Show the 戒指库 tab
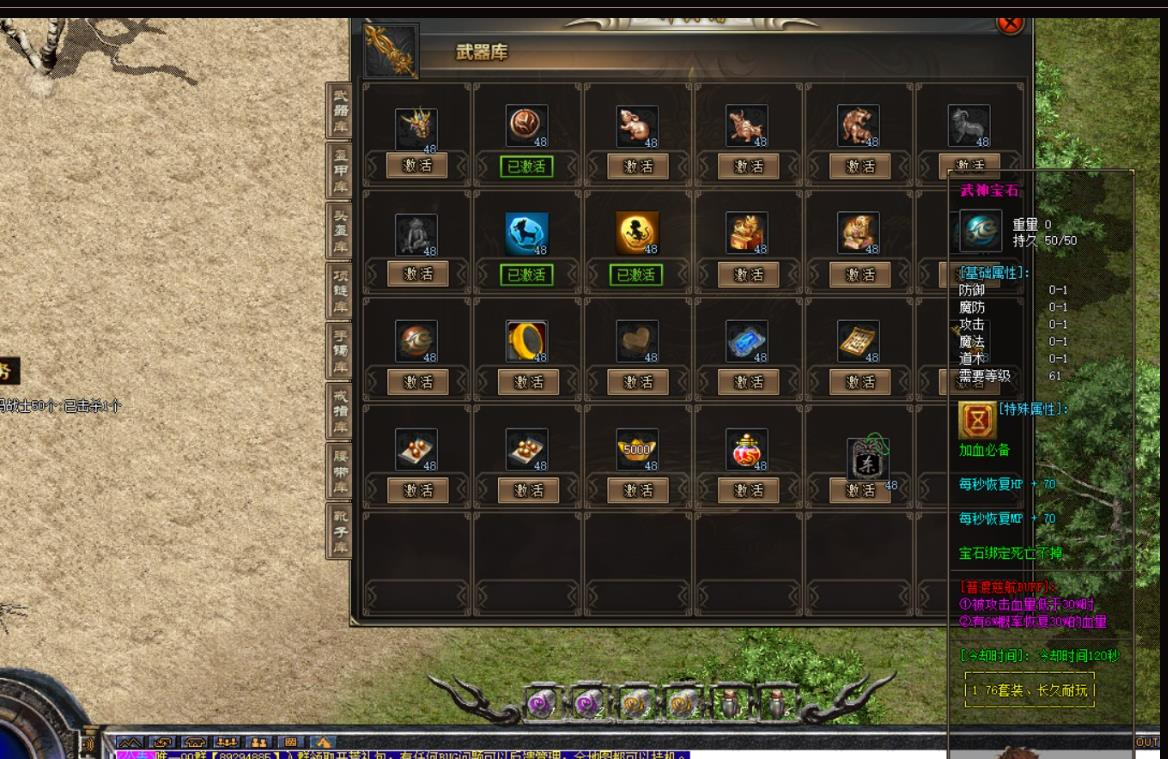This screenshot has height=759, width=1168. click(x=341, y=410)
